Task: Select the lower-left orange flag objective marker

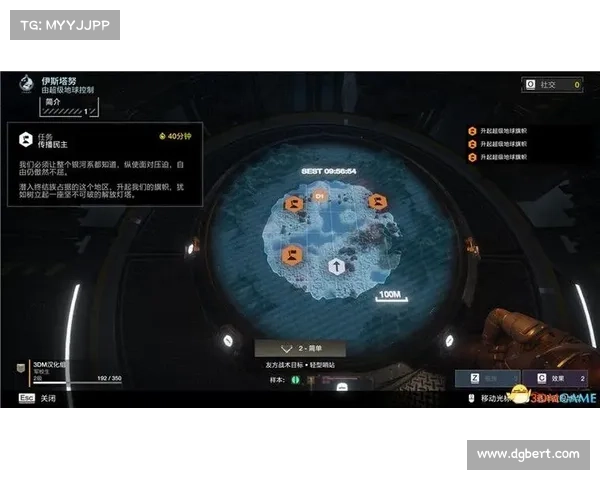Action: pos(293,255)
